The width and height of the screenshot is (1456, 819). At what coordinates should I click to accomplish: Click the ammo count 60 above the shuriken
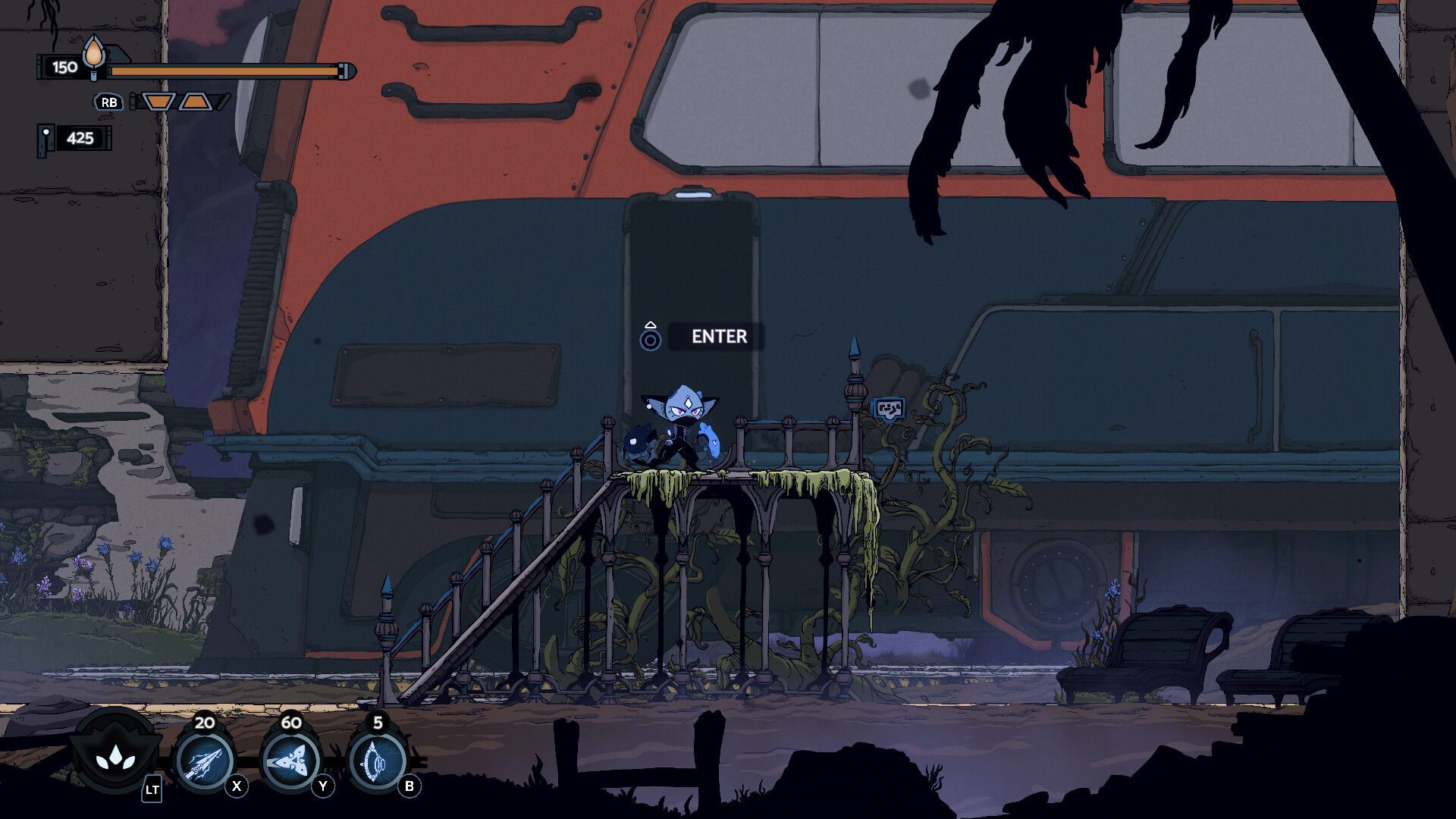(290, 724)
